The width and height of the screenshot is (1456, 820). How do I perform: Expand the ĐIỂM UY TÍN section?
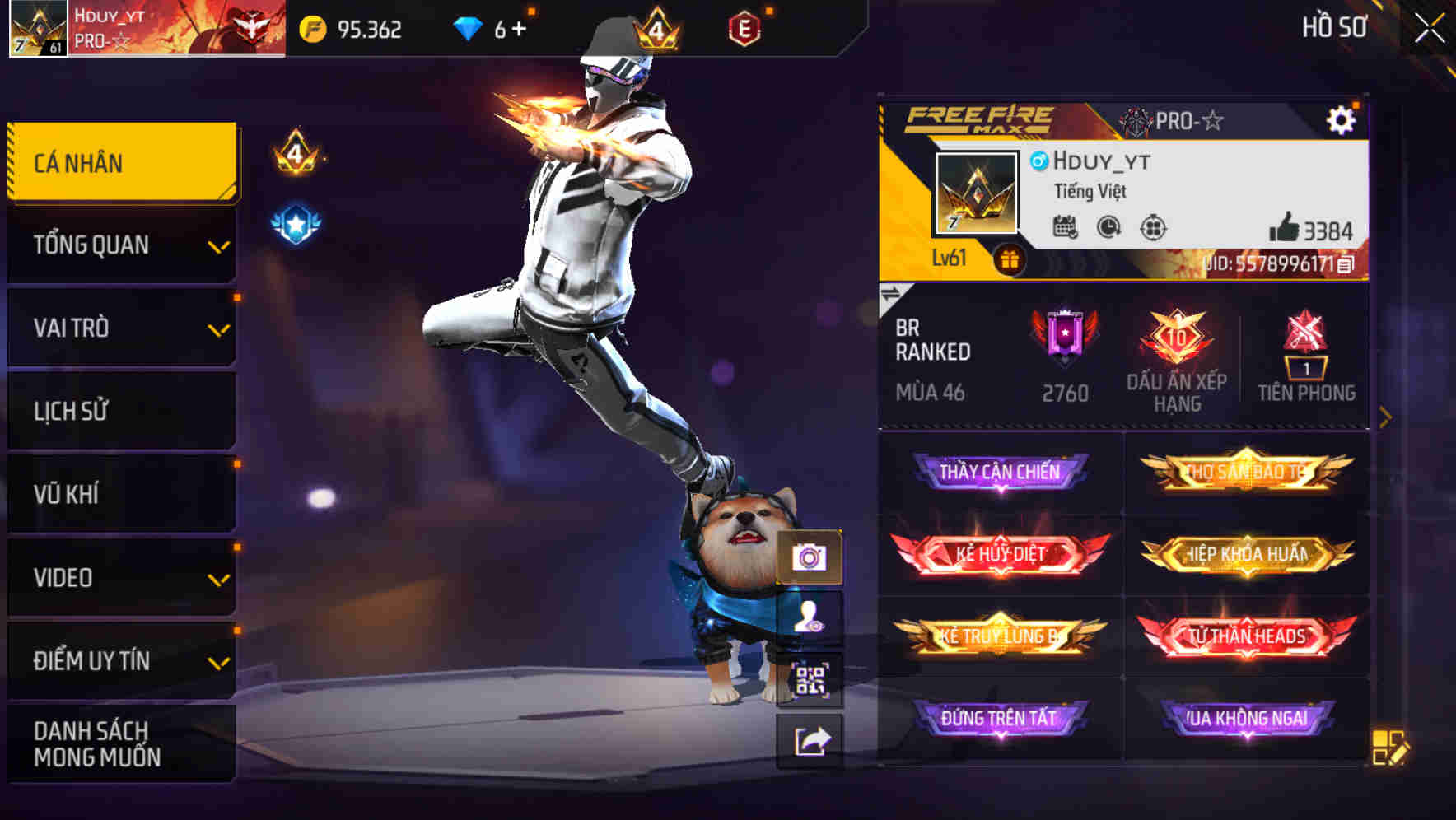120,659
